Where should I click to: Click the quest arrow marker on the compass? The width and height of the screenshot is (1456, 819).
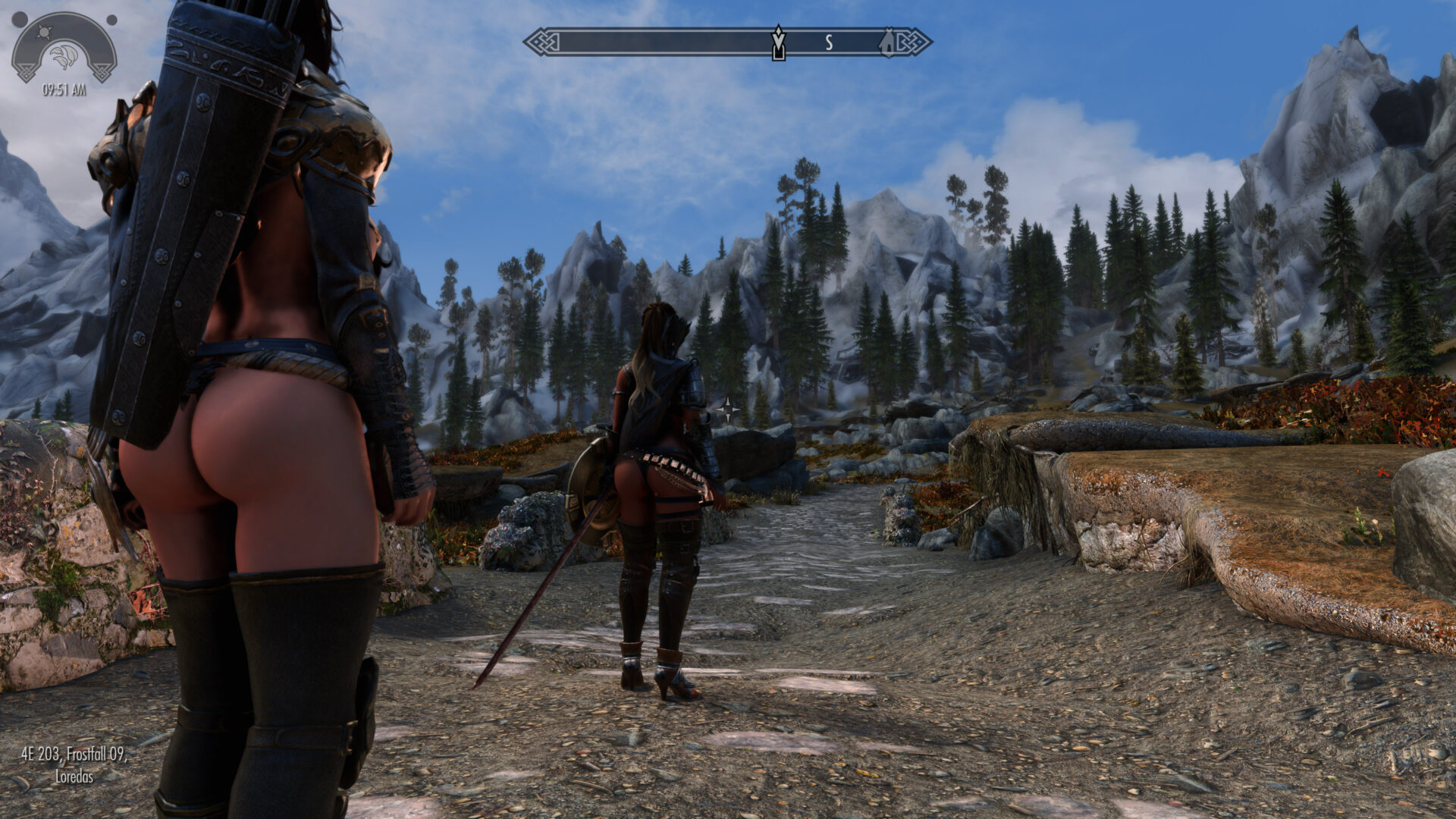coord(777,42)
